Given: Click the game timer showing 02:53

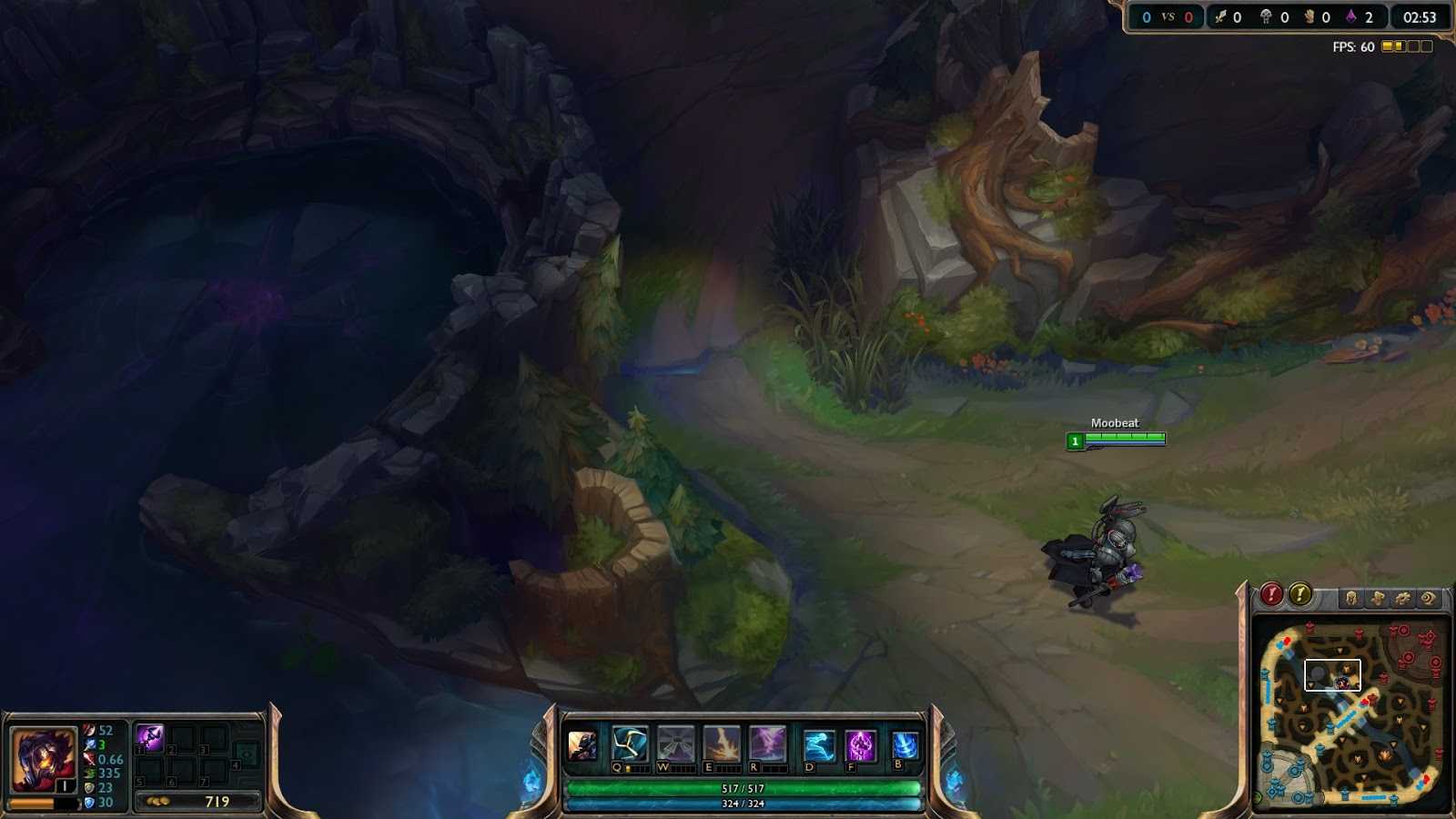Looking at the screenshot, I should (x=1419, y=15).
